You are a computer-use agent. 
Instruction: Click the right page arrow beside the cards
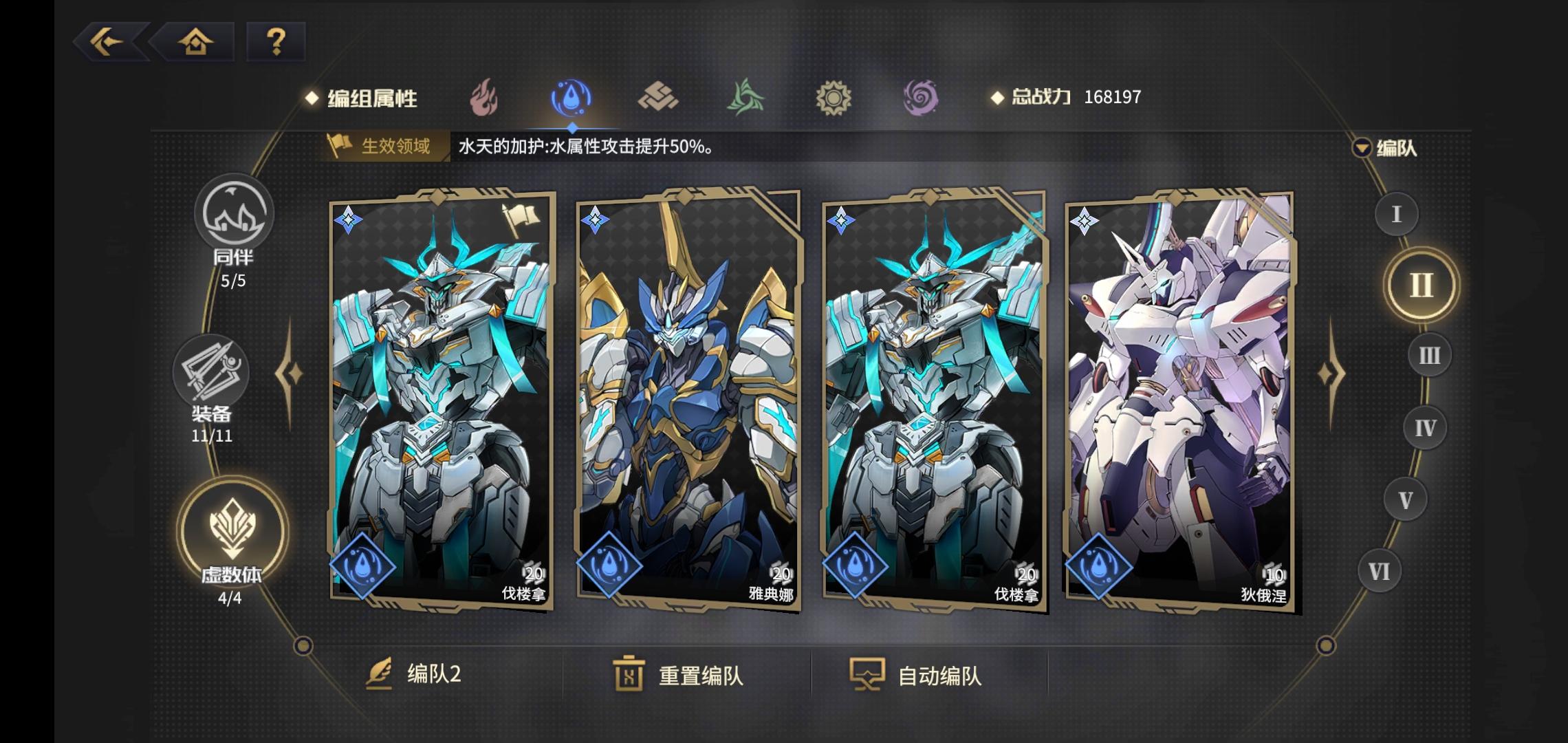point(1331,375)
